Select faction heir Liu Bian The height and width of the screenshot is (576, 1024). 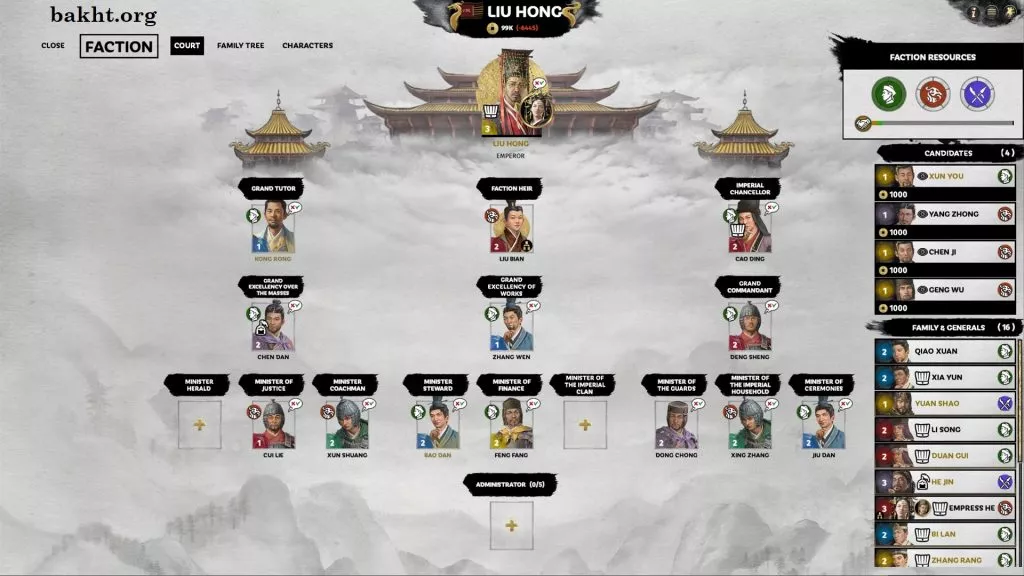511,228
